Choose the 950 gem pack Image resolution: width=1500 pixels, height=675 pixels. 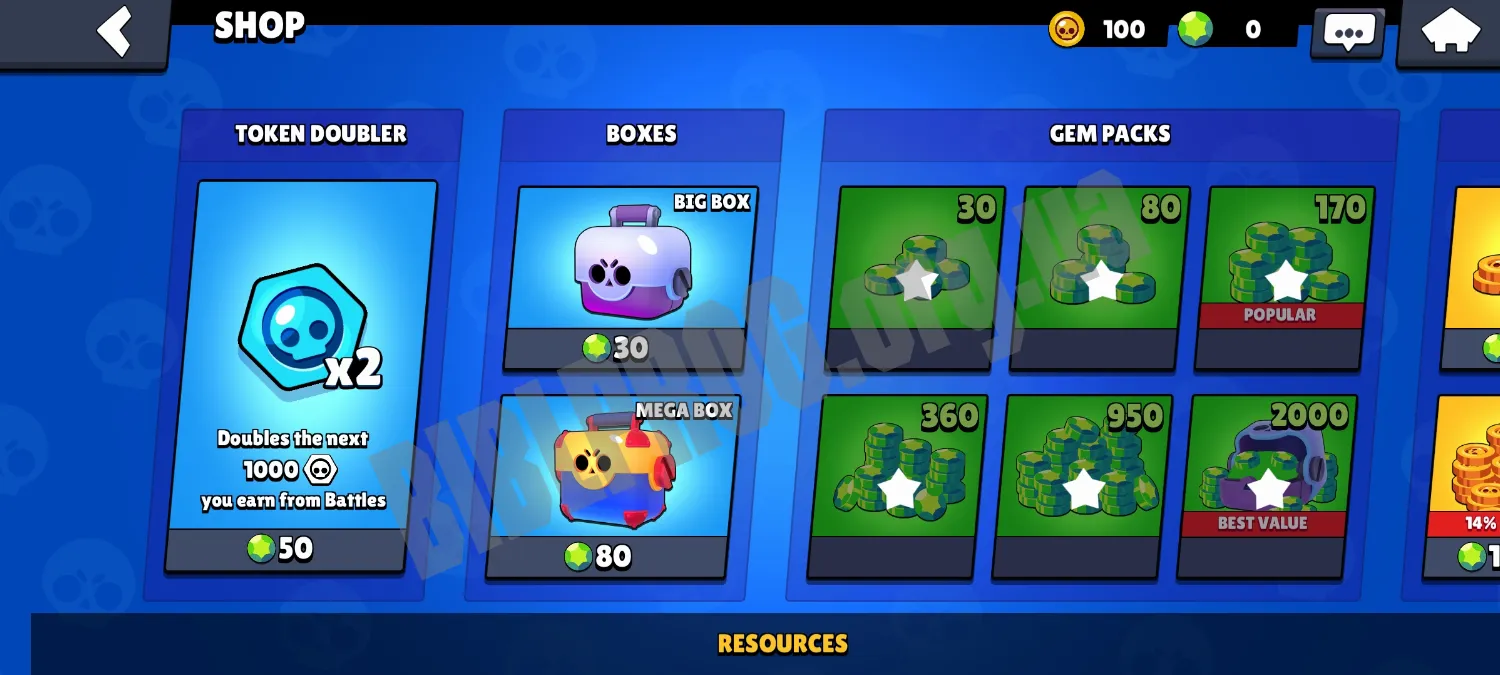(x=1083, y=485)
